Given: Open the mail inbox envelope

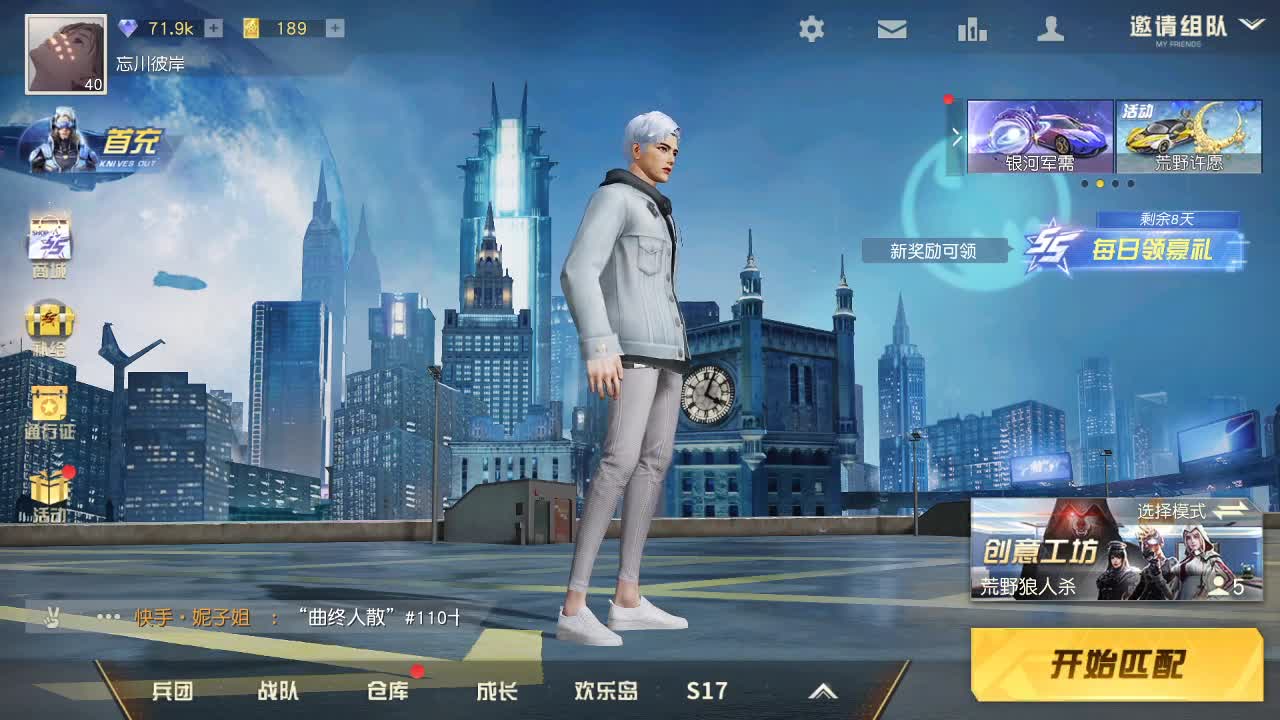Looking at the screenshot, I should 890,30.
